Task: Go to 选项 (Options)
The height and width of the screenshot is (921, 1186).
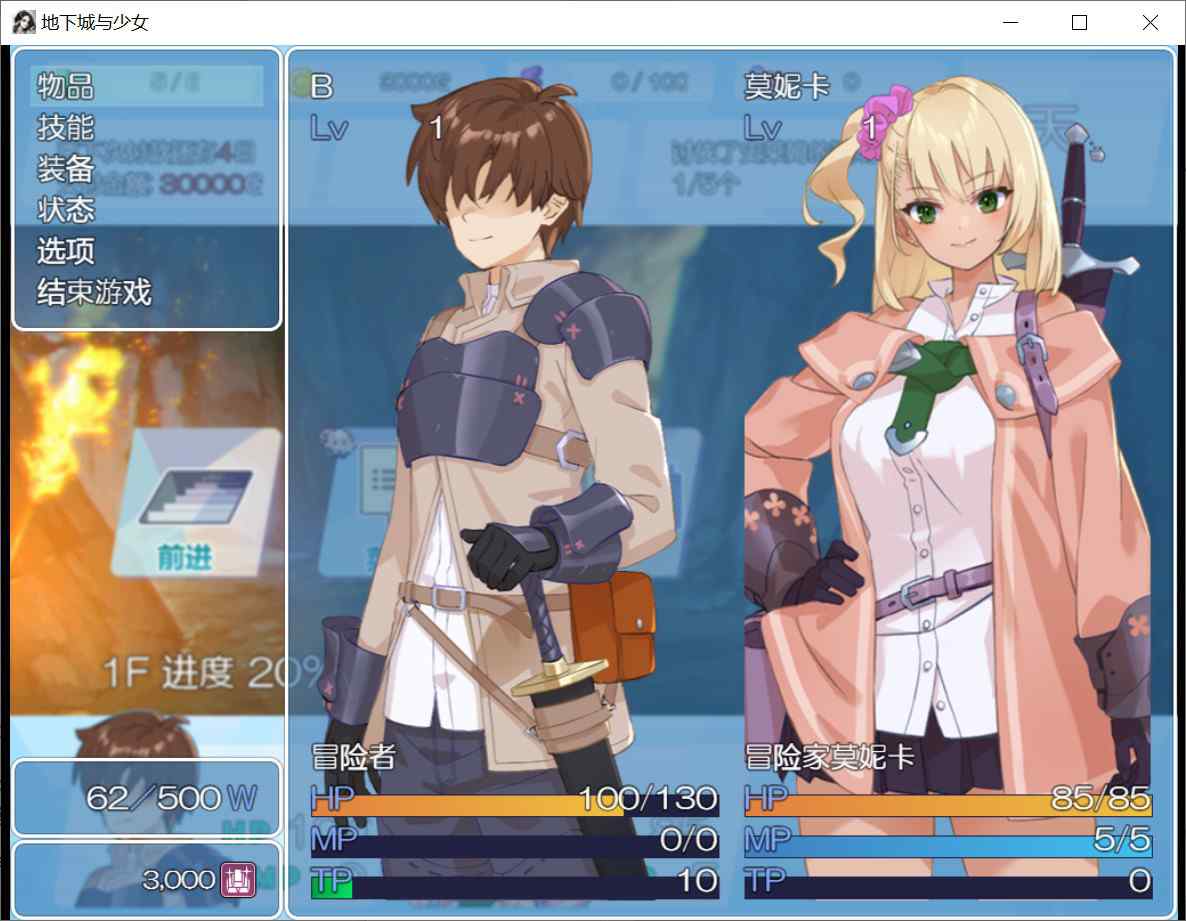Action: pyautogui.click(x=66, y=251)
